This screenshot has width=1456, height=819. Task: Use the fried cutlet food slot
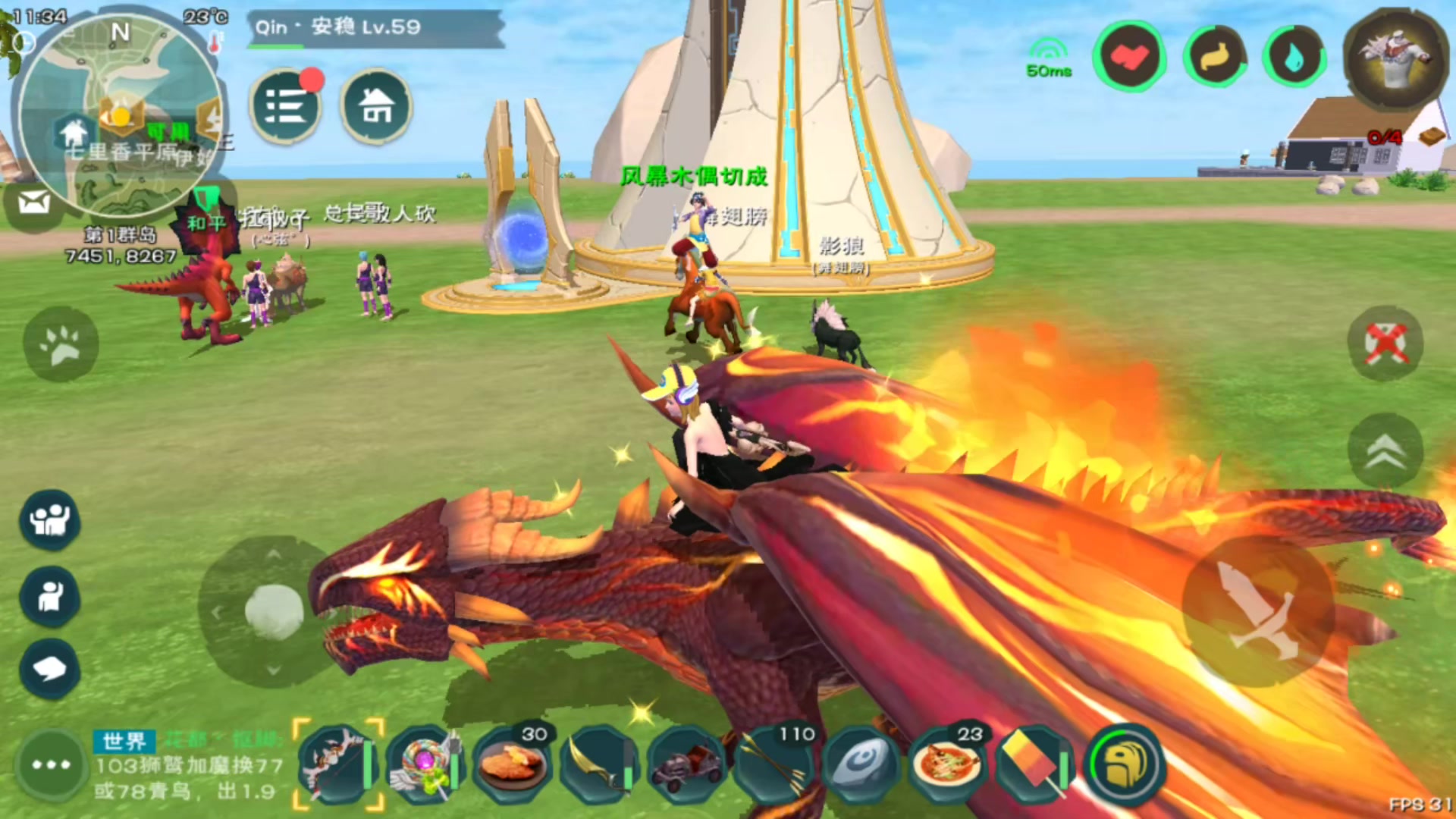[x=513, y=764]
